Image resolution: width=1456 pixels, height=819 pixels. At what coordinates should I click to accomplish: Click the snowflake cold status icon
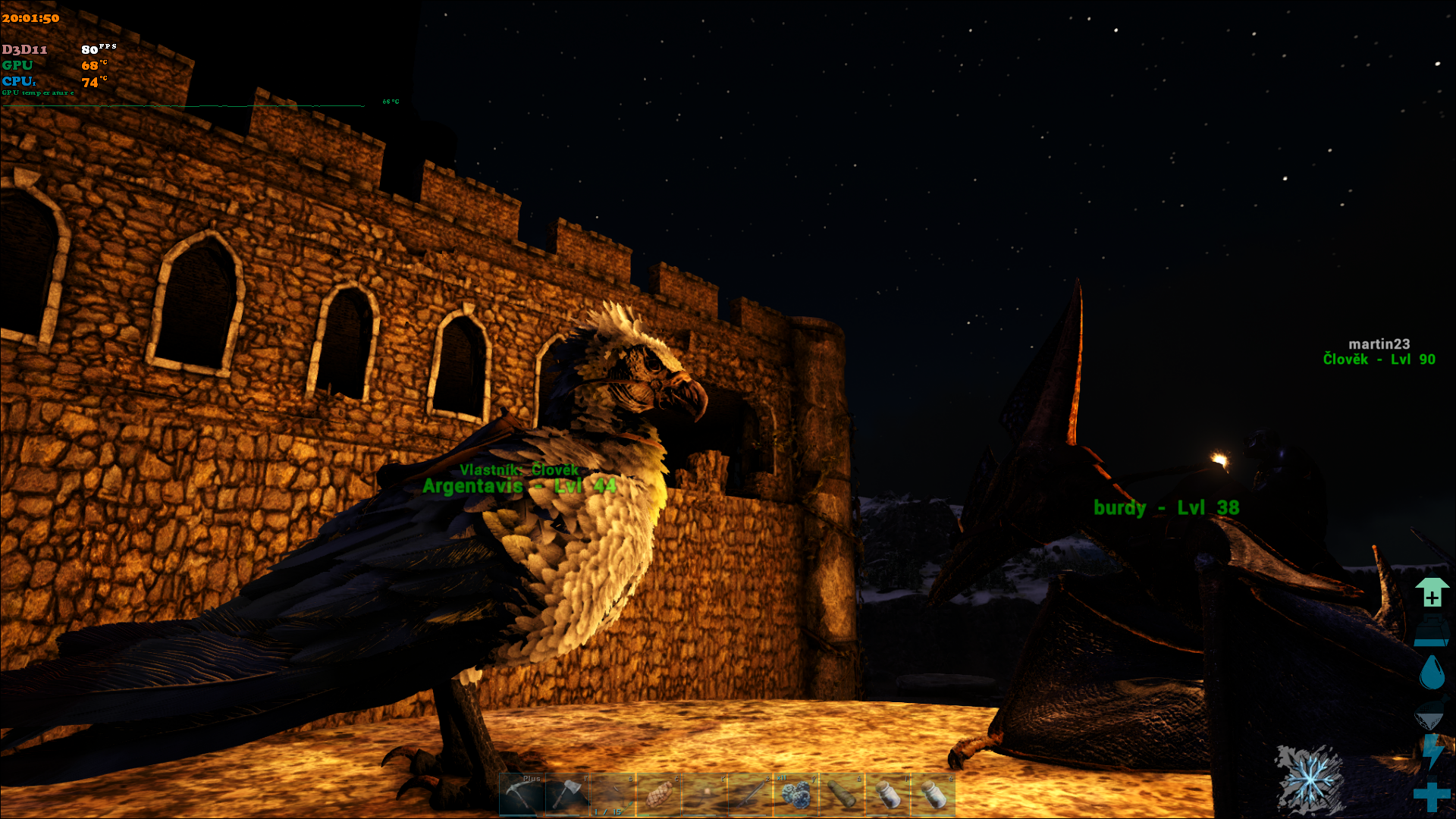(x=1310, y=779)
